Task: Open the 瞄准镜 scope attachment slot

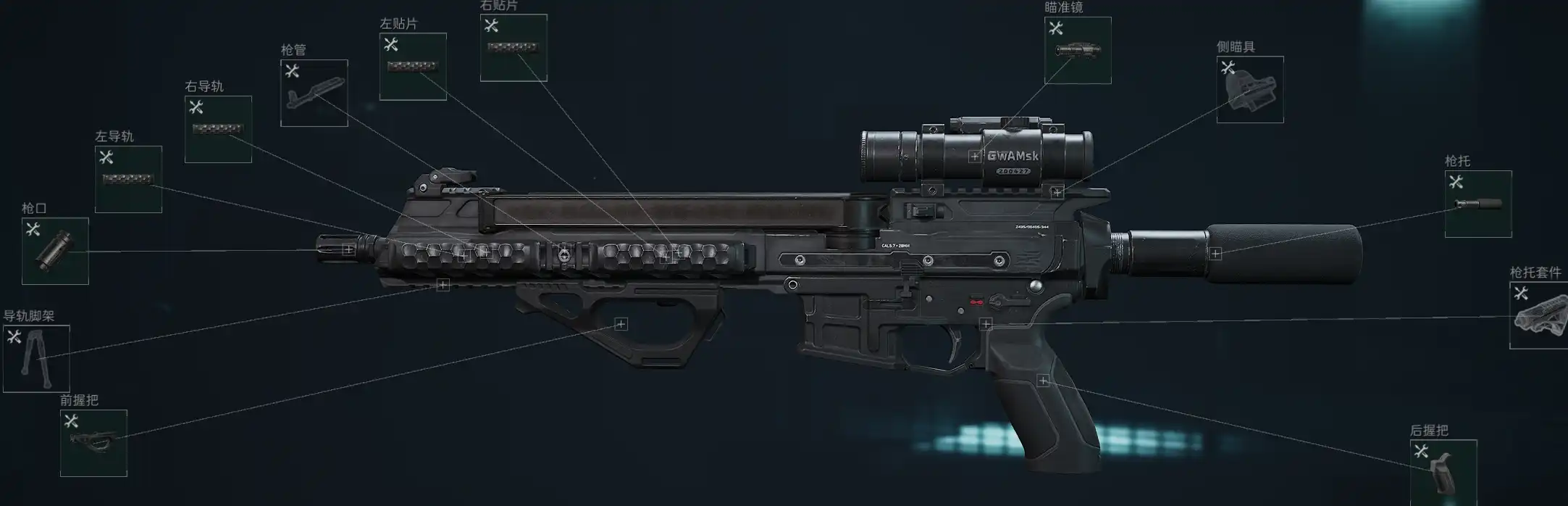Action: [x=1078, y=50]
